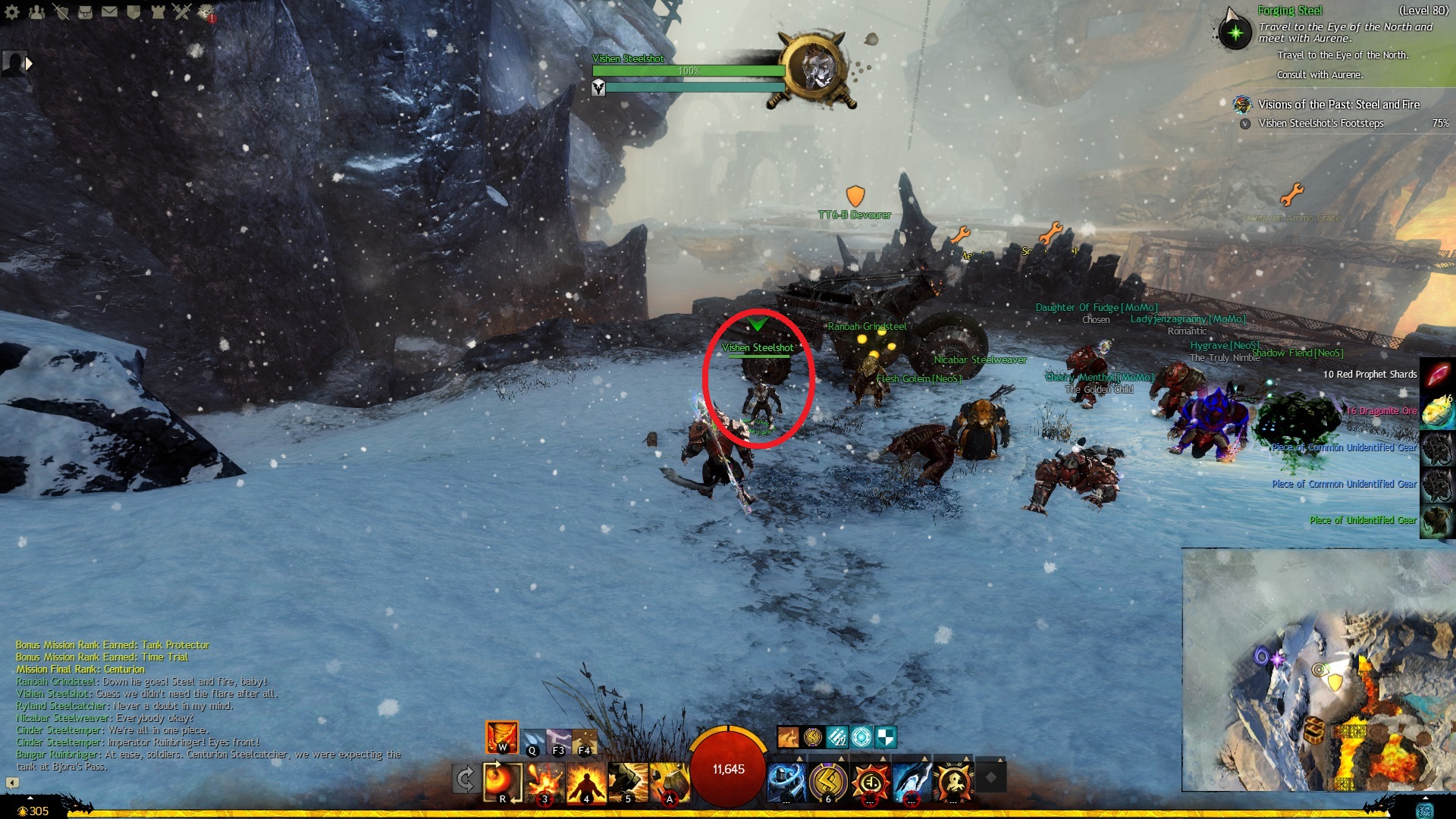
Task: Open the hero panel shield icon
Action: tap(61, 11)
